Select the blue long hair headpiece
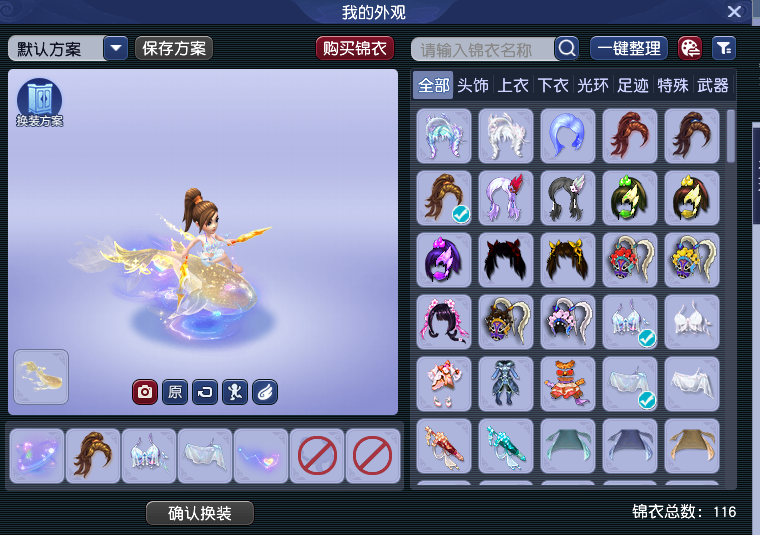 [568, 136]
